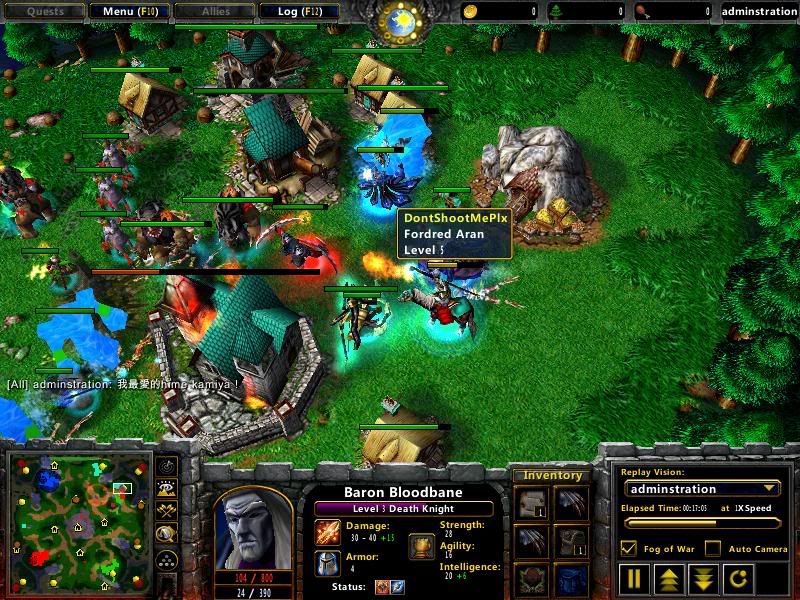Open the Allies panel
Screen dimensions: 800x600
214,12
